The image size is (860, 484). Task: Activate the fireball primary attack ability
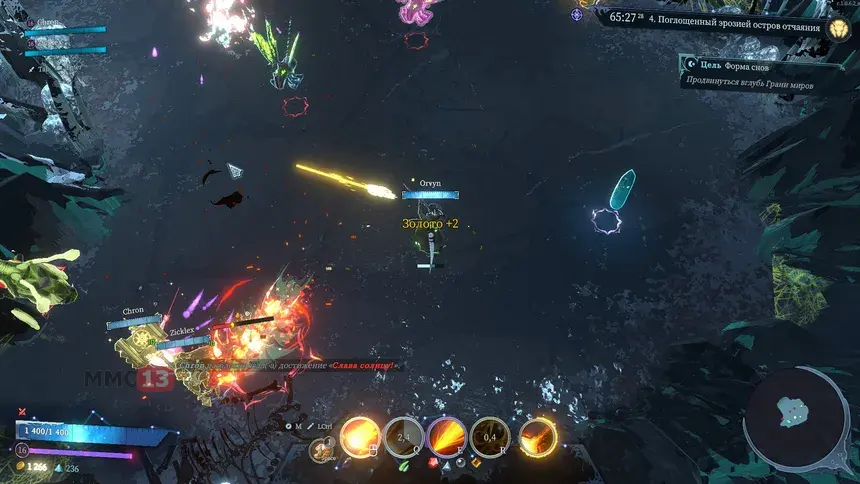click(359, 436)
